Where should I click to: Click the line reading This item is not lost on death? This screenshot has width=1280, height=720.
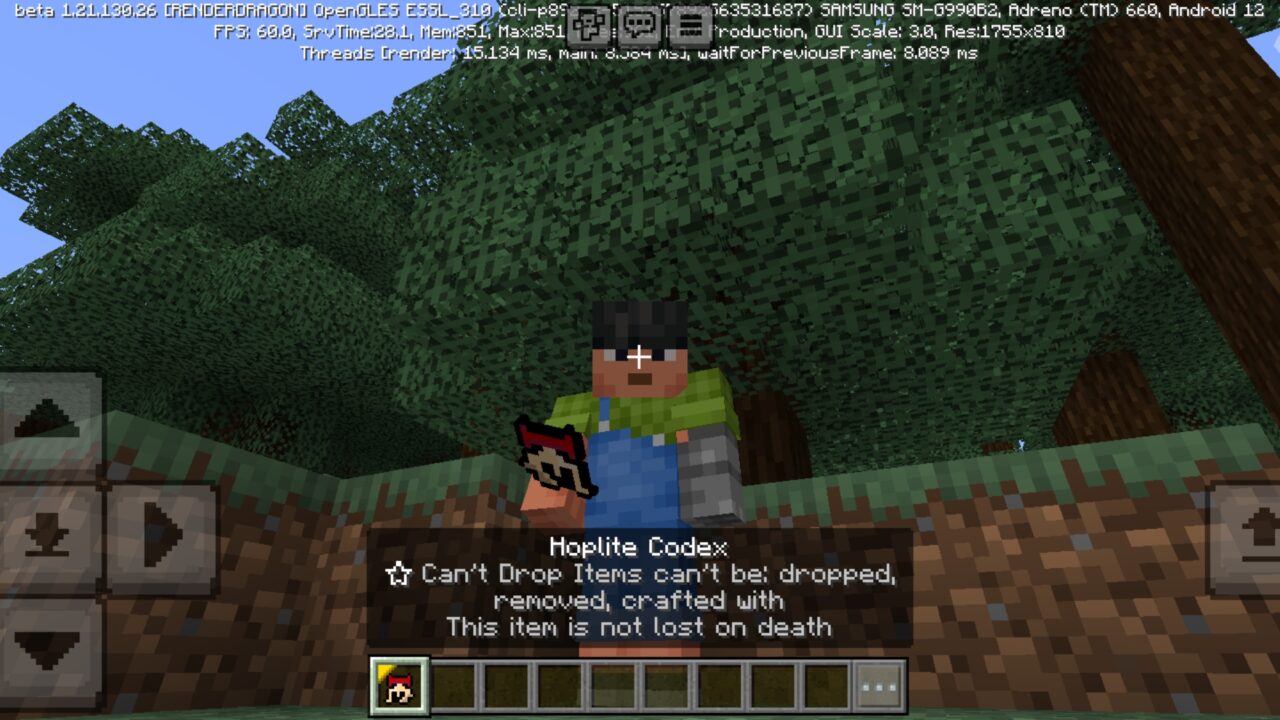pos(640,628)
